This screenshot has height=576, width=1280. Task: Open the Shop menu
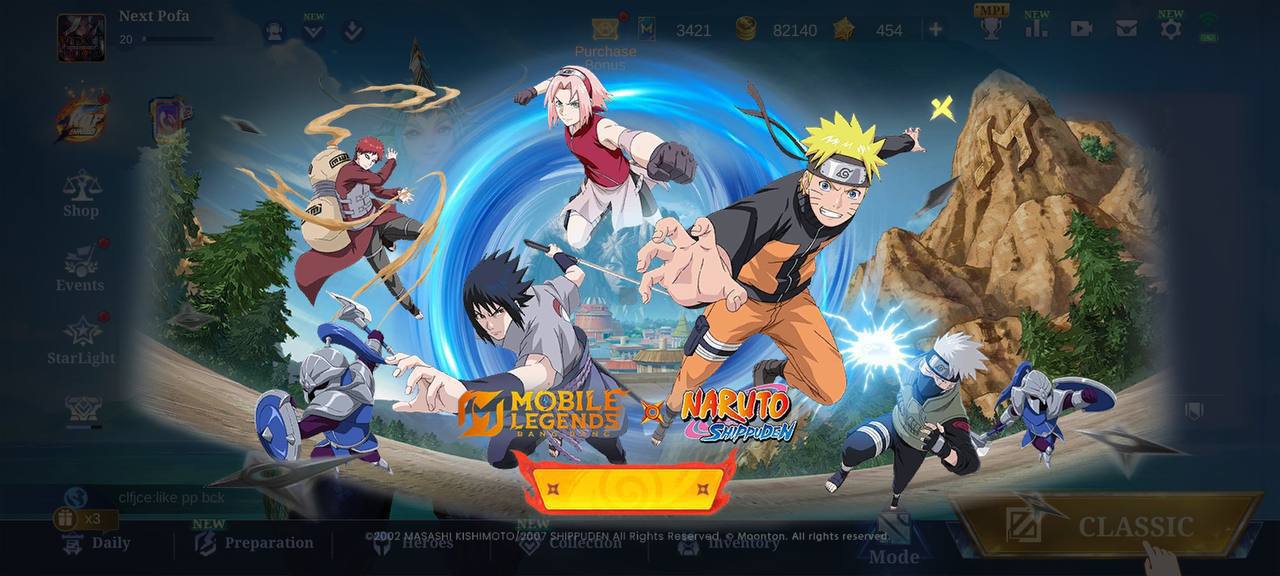tap(81, 194)
